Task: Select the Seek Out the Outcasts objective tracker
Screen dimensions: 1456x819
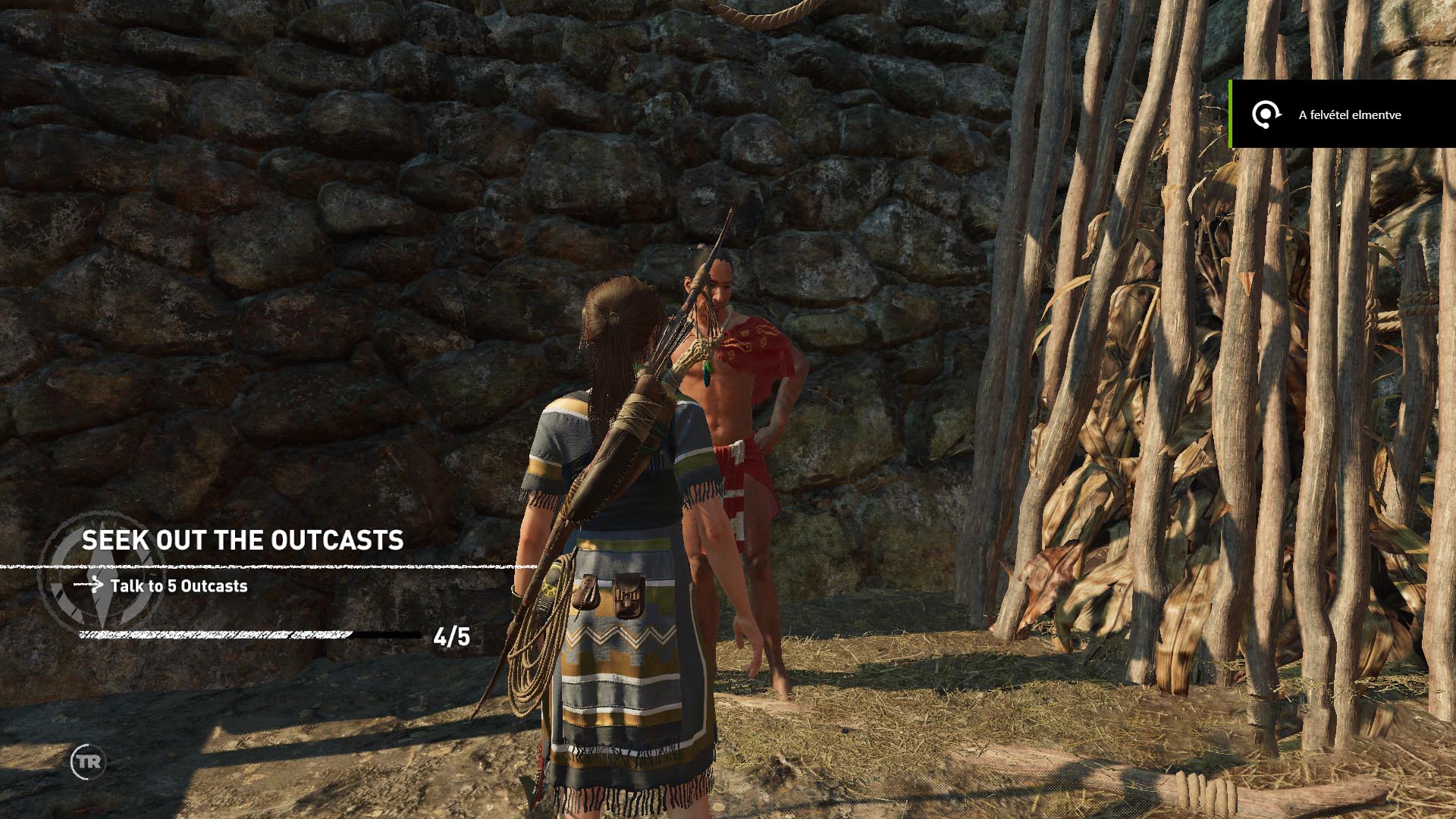Action: (x=243, y=541)
